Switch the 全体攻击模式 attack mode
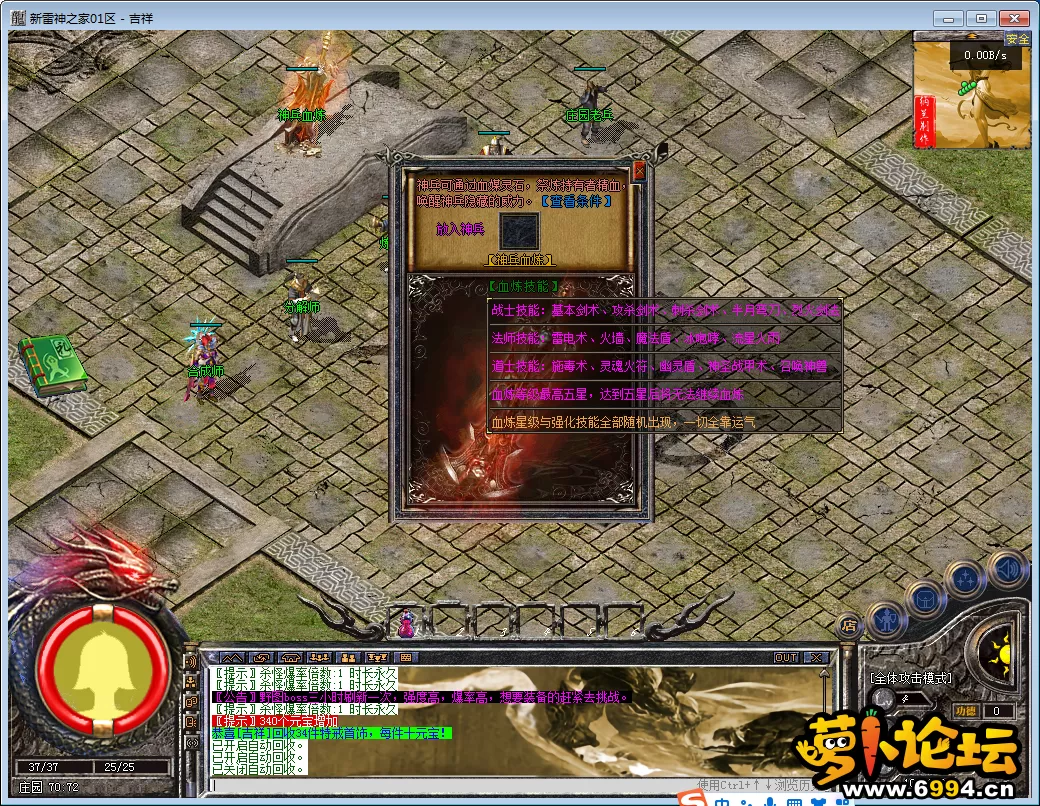 pyautogui.click(x=910, y=678)
